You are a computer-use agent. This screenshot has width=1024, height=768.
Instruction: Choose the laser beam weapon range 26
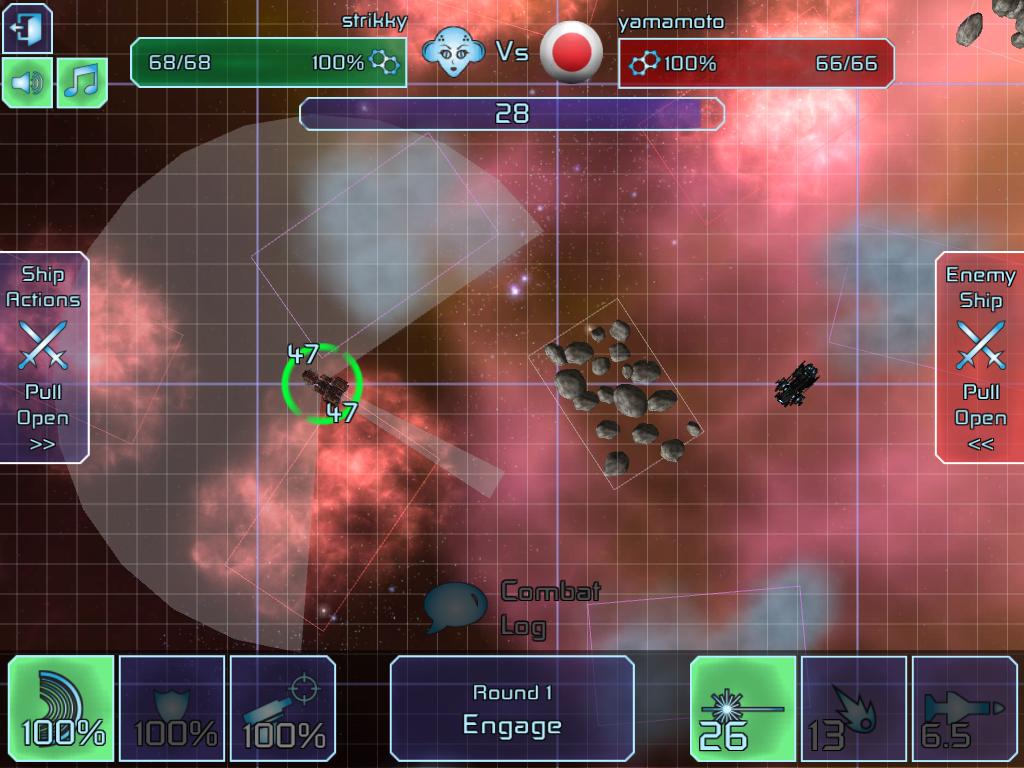pos(743,708)
